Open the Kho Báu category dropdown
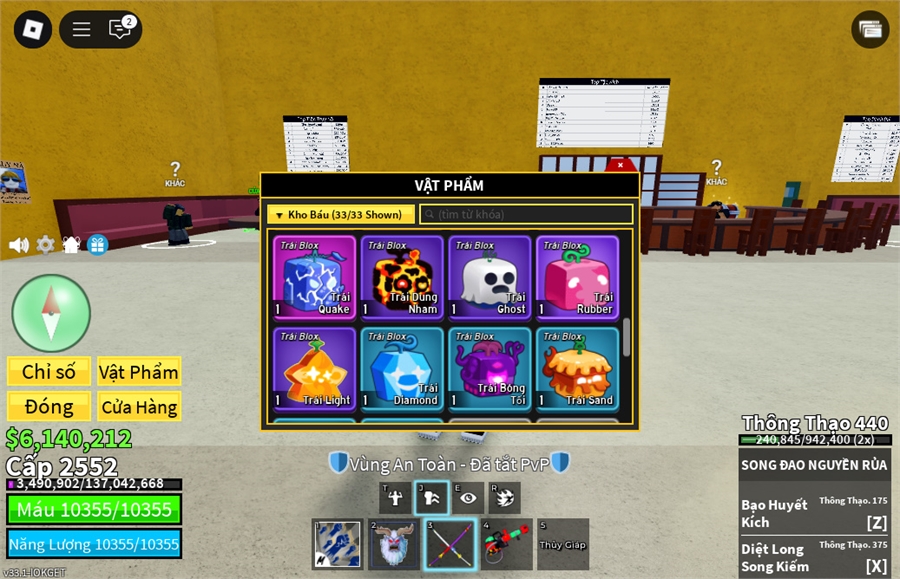Screen dimensions: 900x579 340,214
